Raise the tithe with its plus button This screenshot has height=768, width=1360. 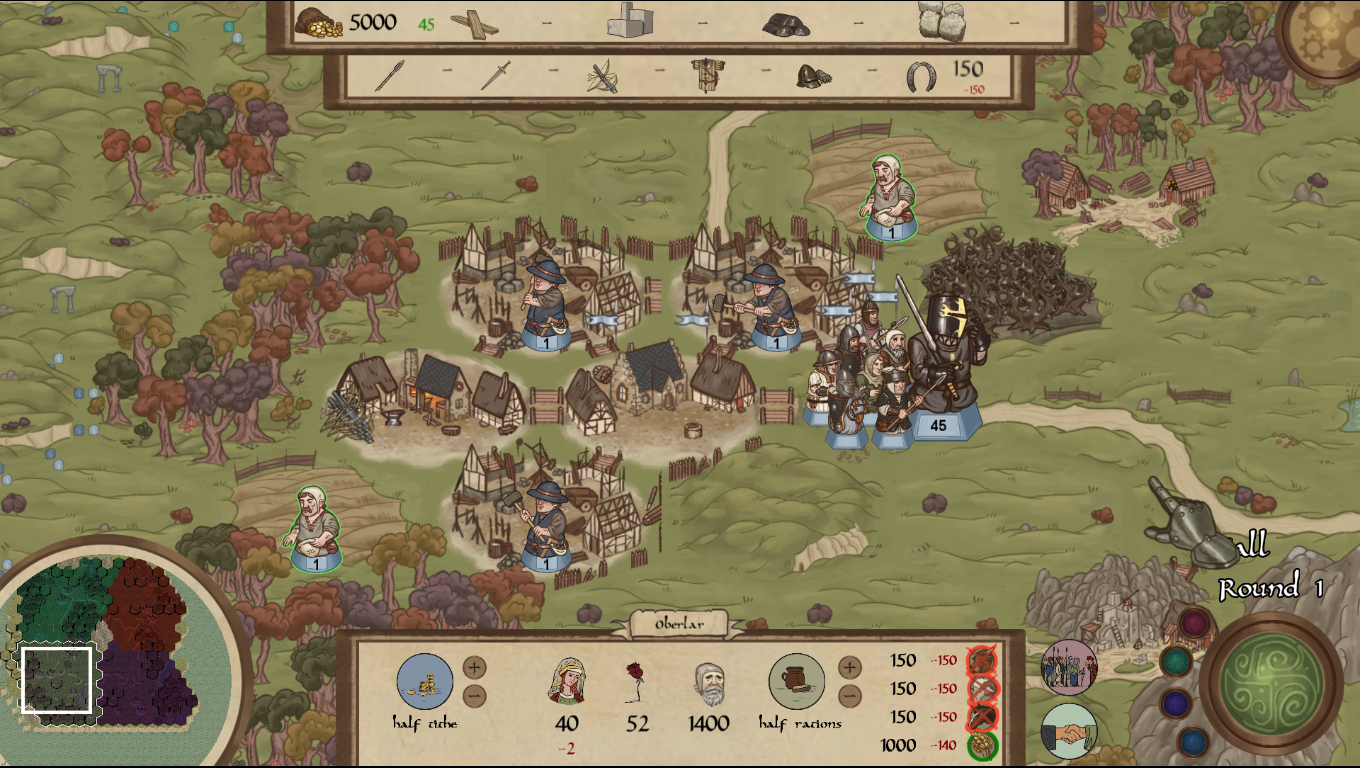tap(475, 667)
